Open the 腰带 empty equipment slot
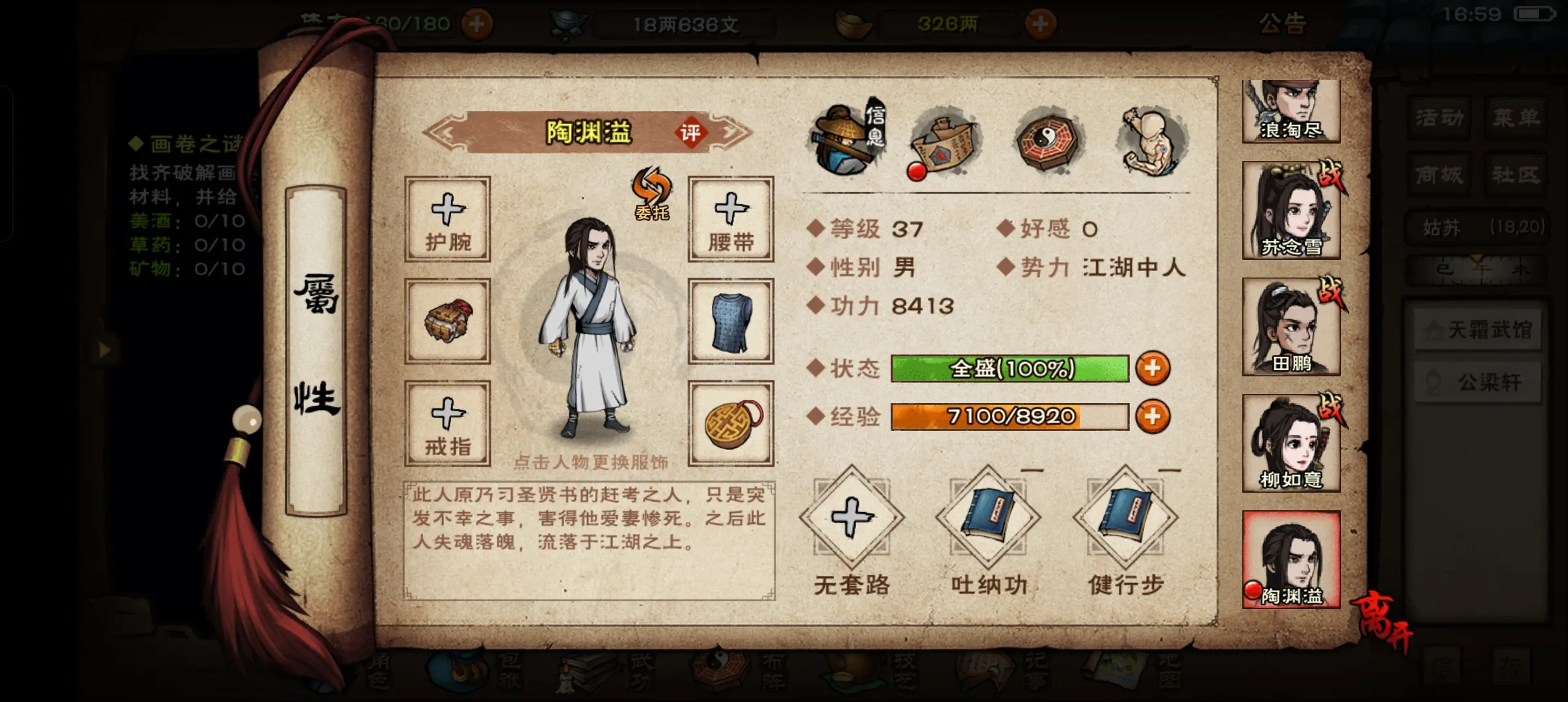This screenshot has height=702, width=1568. point(731,219)
